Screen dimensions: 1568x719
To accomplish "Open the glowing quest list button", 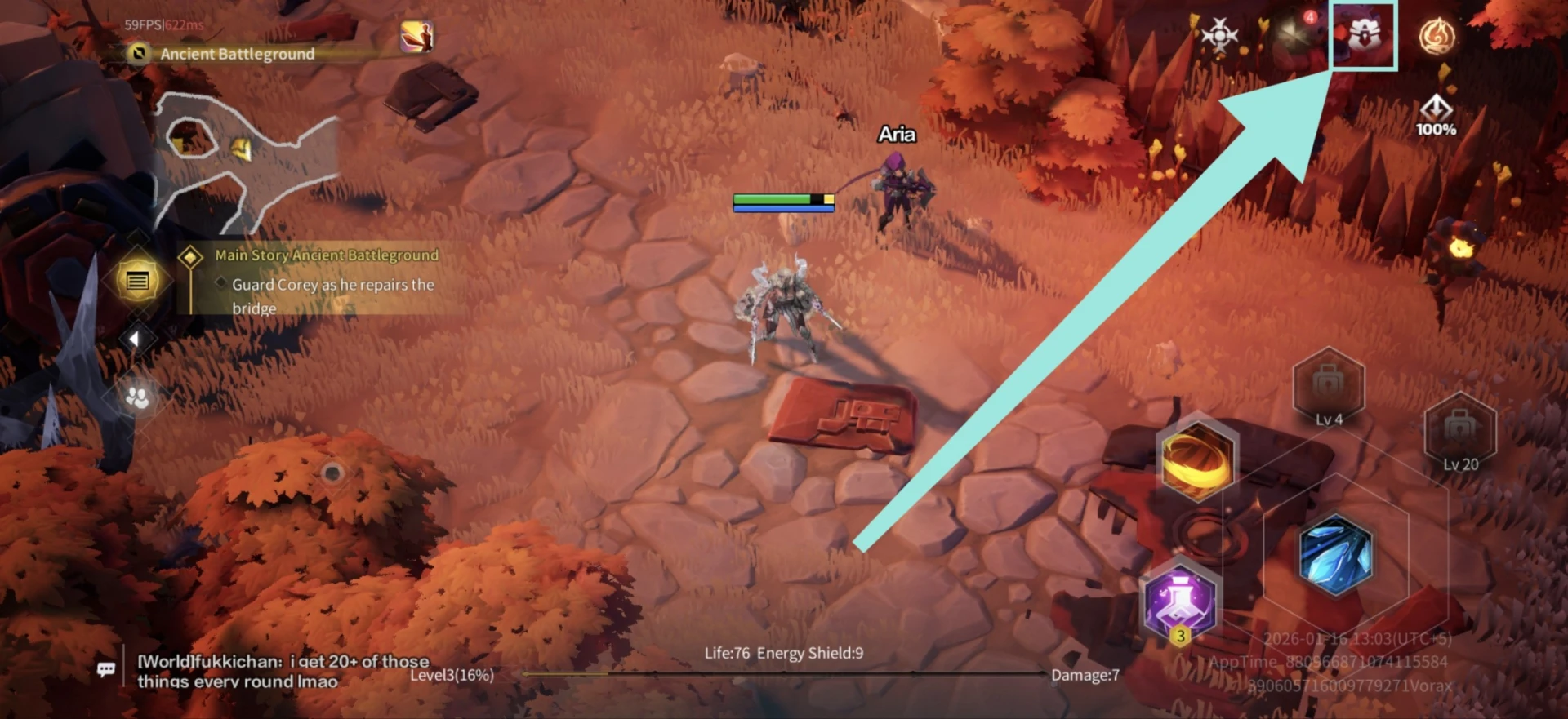I will point(137,282).
